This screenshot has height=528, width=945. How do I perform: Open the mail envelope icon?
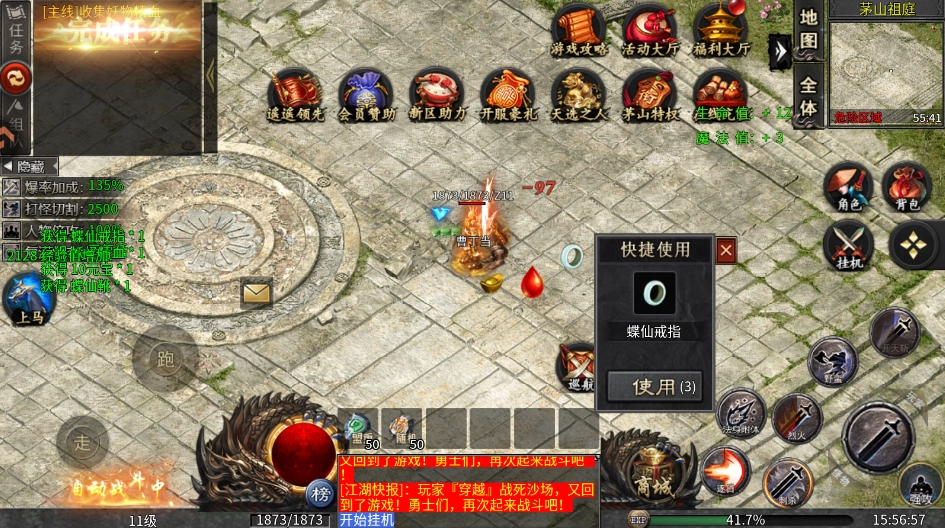(x=256, y=293)
